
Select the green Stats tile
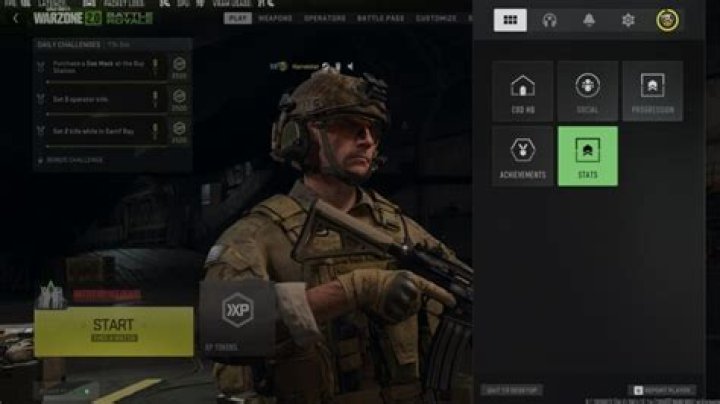(587, 156)
